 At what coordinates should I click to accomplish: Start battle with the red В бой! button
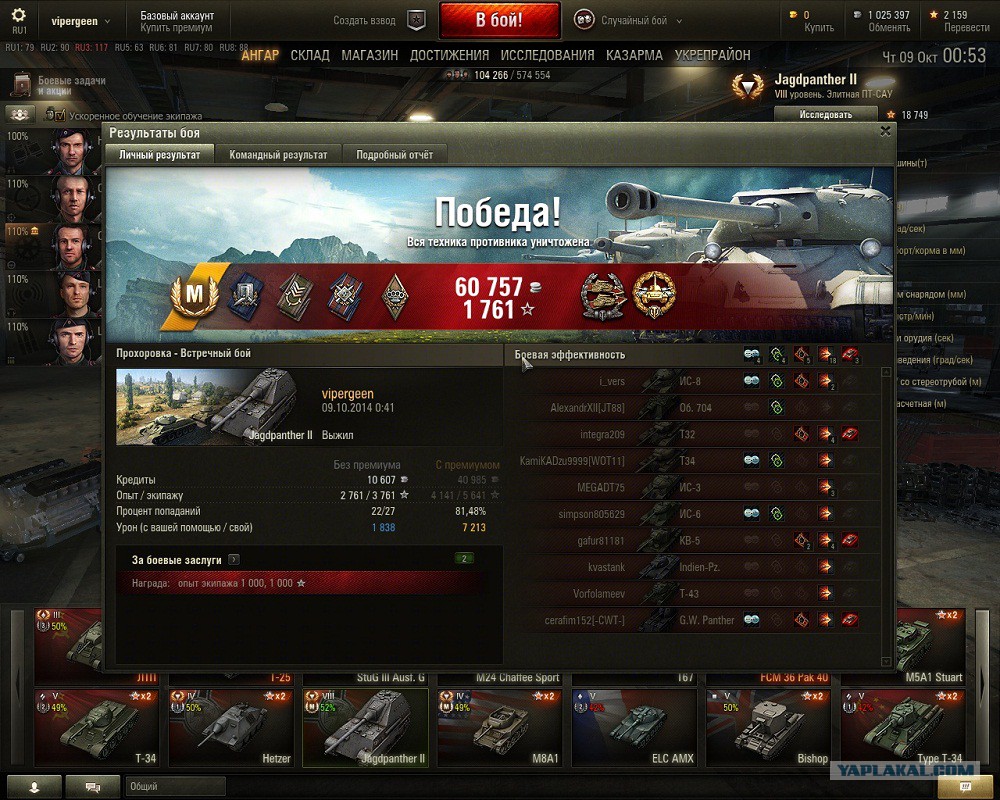(x=498, y=20)
